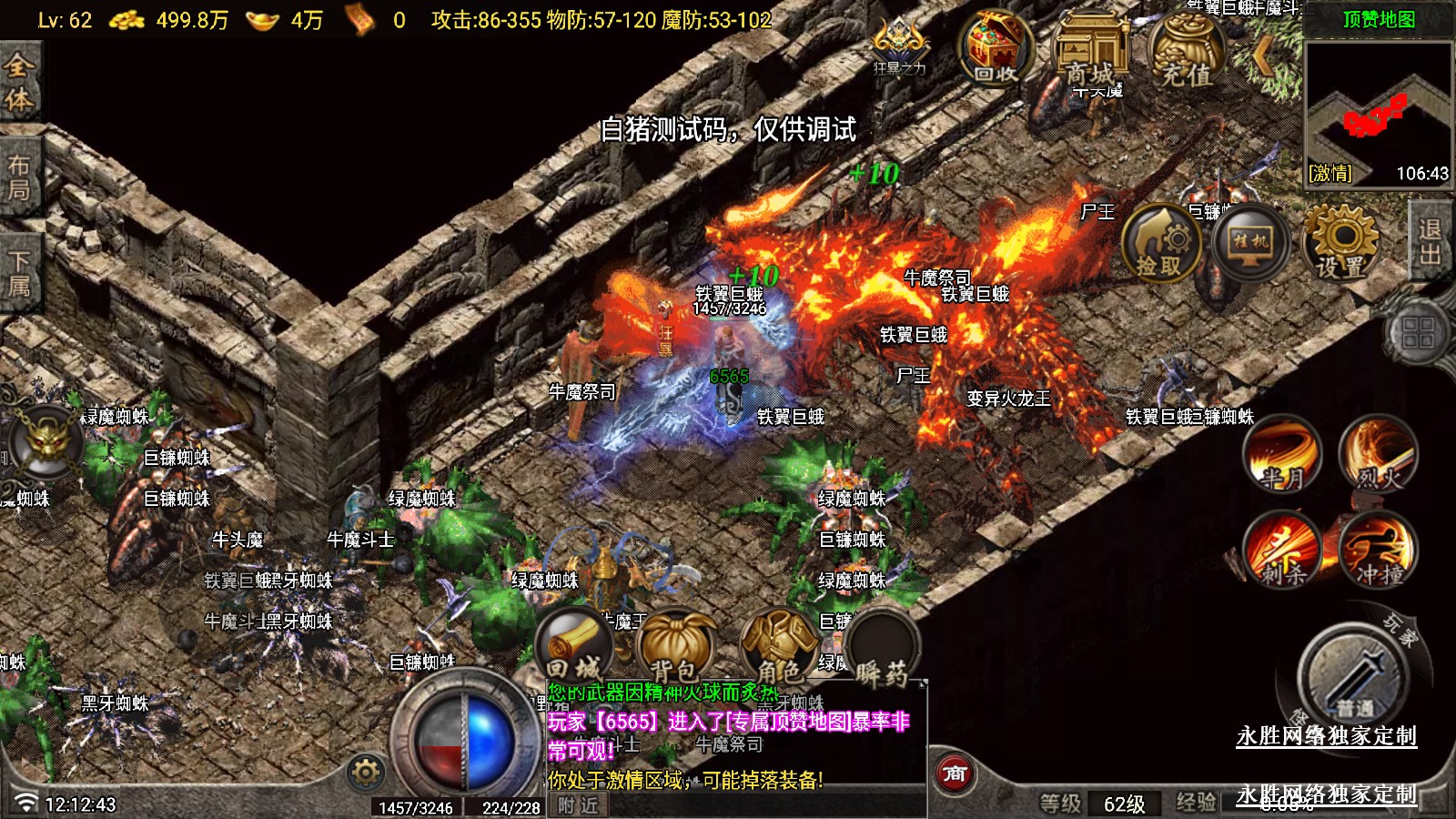Activate the 狂暴之力 rage power icon
Viewport: 1456px width, 819px height.
click(899, 47)
